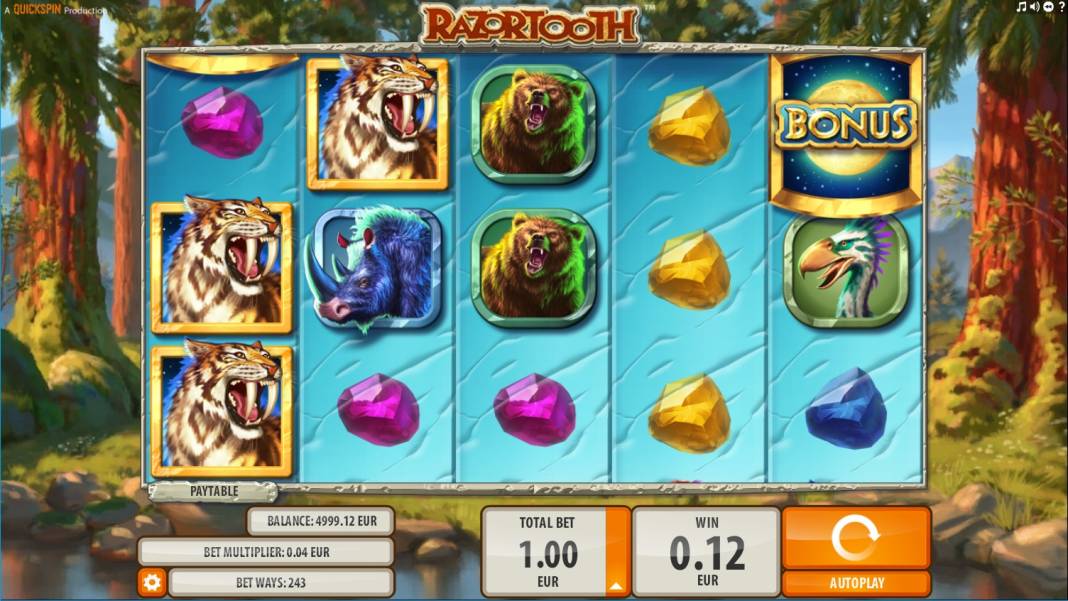Click the double-arrow fast play icon
This screenshot has height=601, width=1068.
coord(1048,8)
